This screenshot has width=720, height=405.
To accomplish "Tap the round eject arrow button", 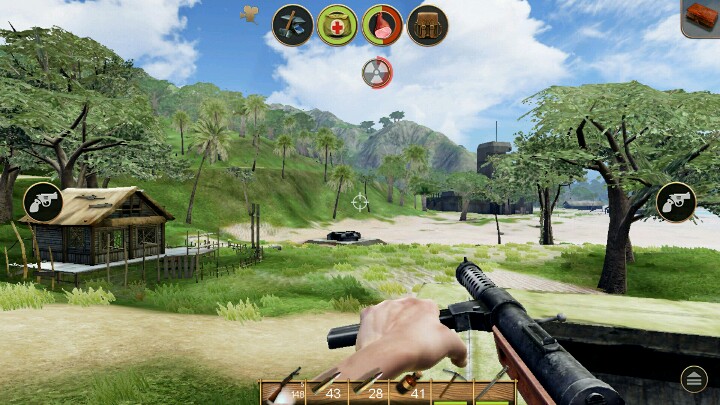I will [694, 378].
